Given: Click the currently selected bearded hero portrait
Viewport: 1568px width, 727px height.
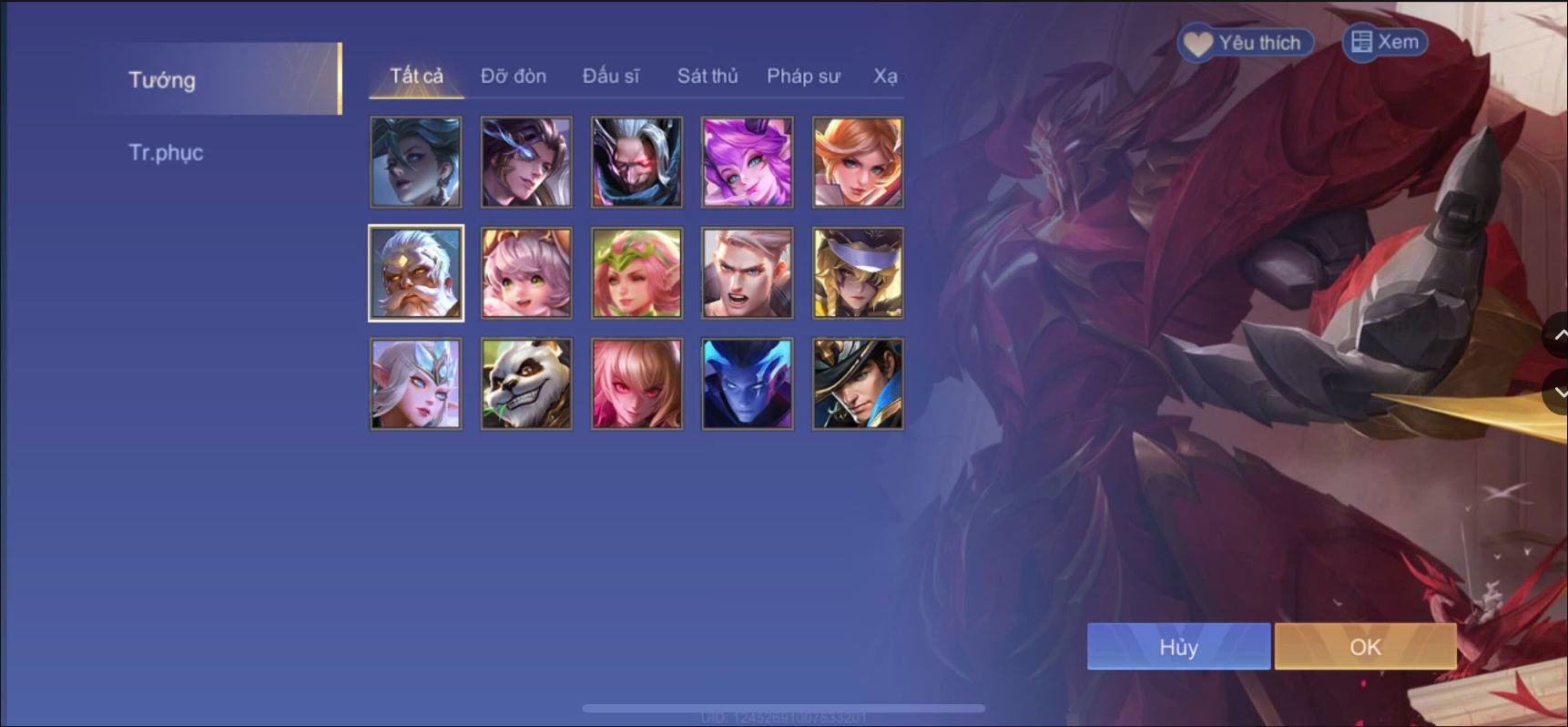Looking at the screenshot, I should pos(415,272).
